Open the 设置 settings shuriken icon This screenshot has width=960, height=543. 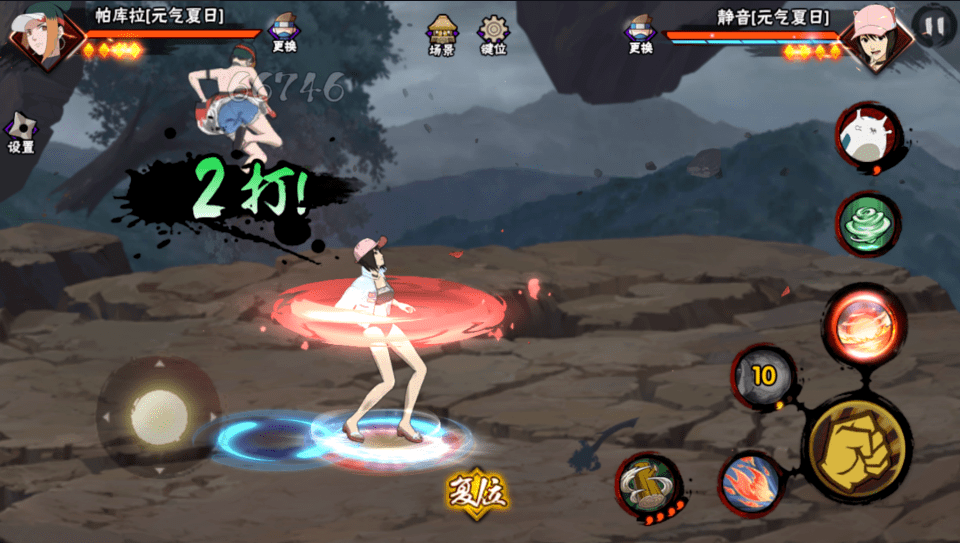[x=20, y=133]
